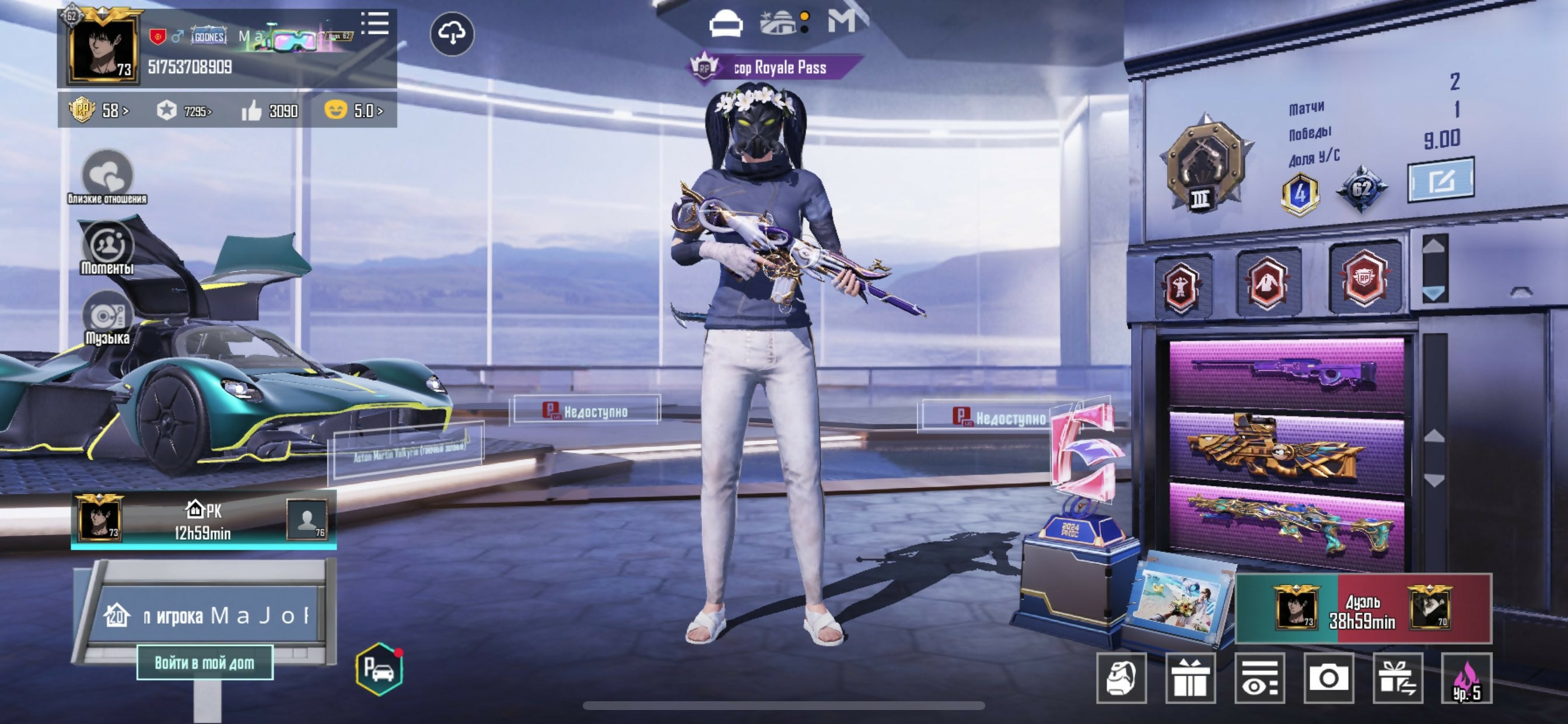Open the camera screenshot button

(x=1329, y=678)
